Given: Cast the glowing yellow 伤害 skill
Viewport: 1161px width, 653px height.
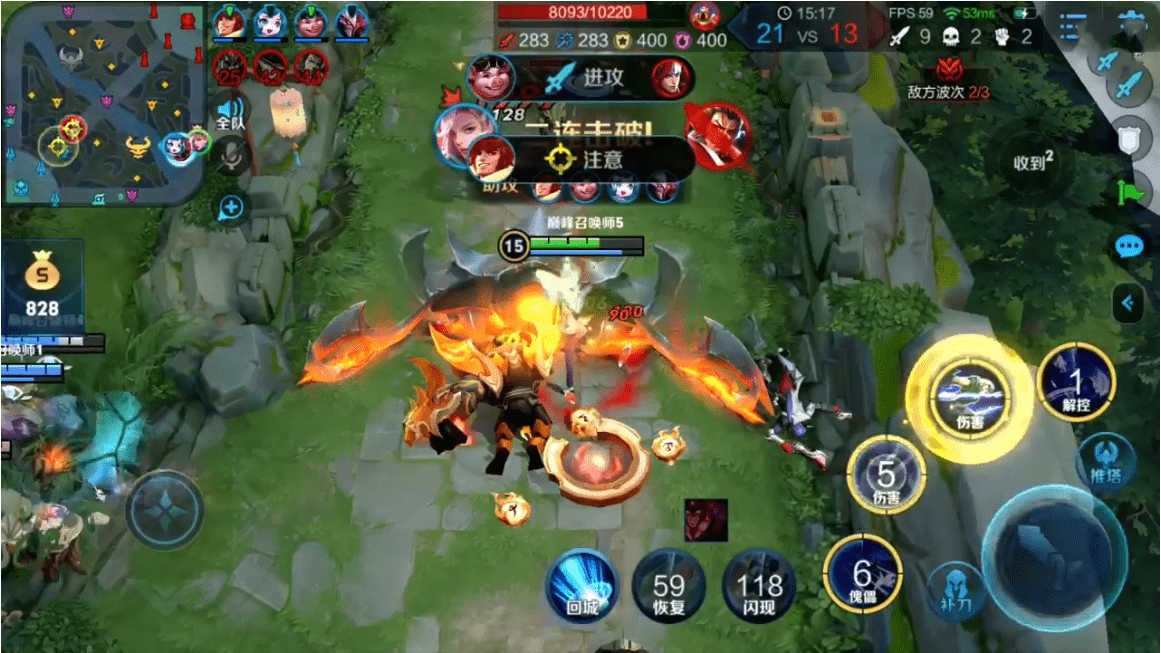Looking at the screenshot, I should coord(968,397).
